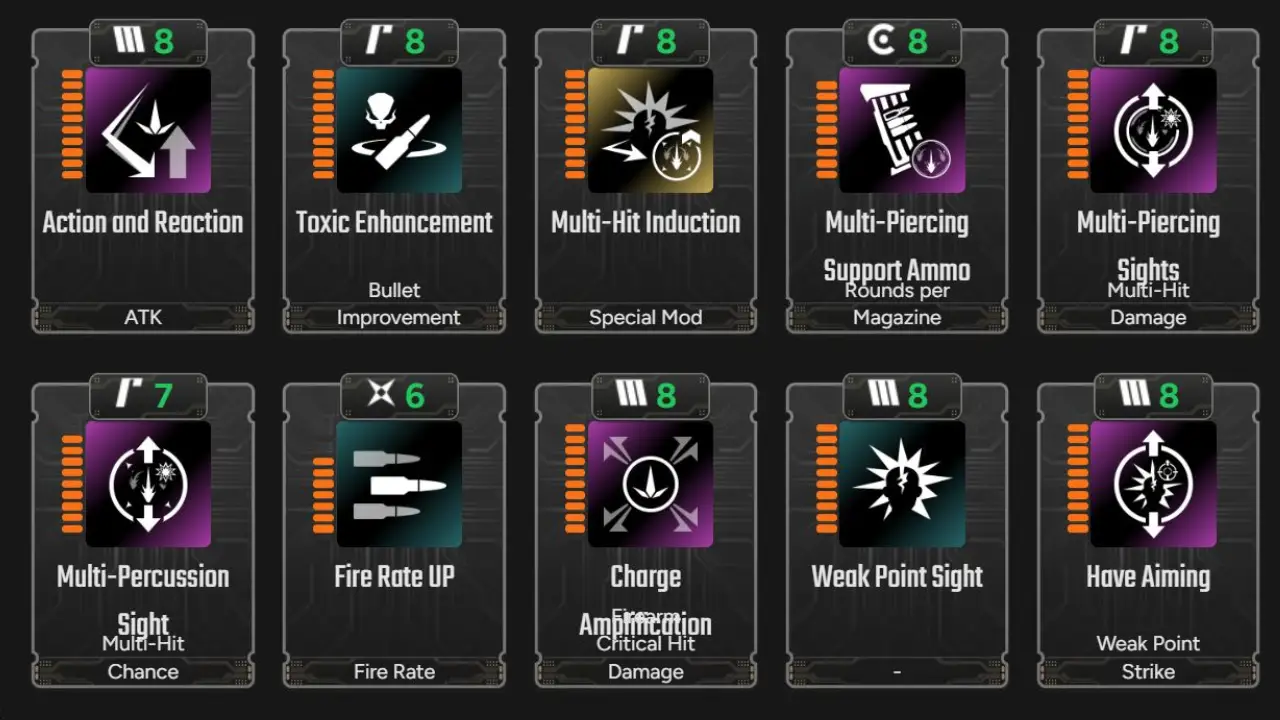Click the Fire Rate category label
Image resolution: width=1280 pixels, height=720 pixels.
point(394,671)
